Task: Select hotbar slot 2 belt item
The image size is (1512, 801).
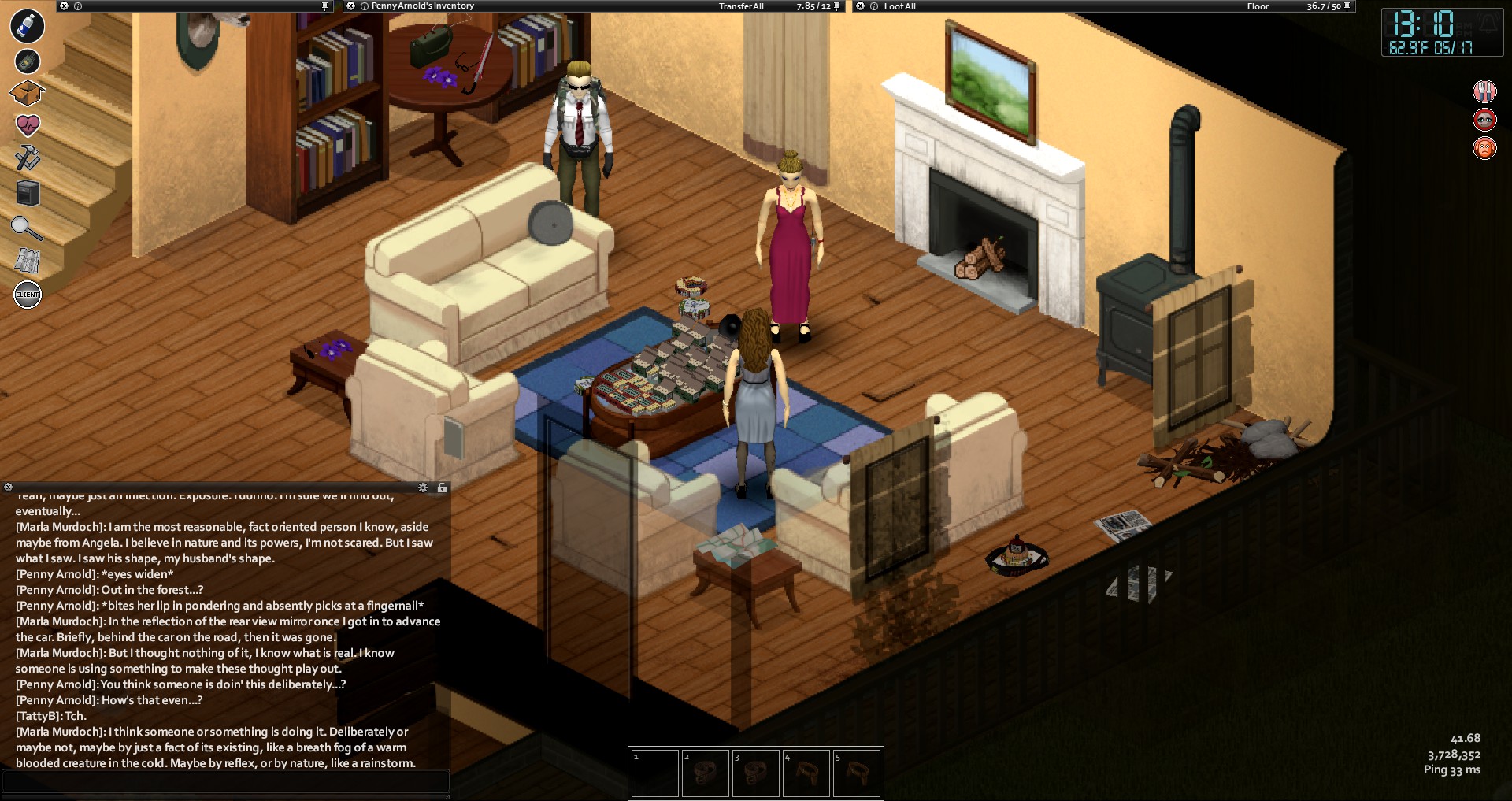Action: click(x=705, y=773)
